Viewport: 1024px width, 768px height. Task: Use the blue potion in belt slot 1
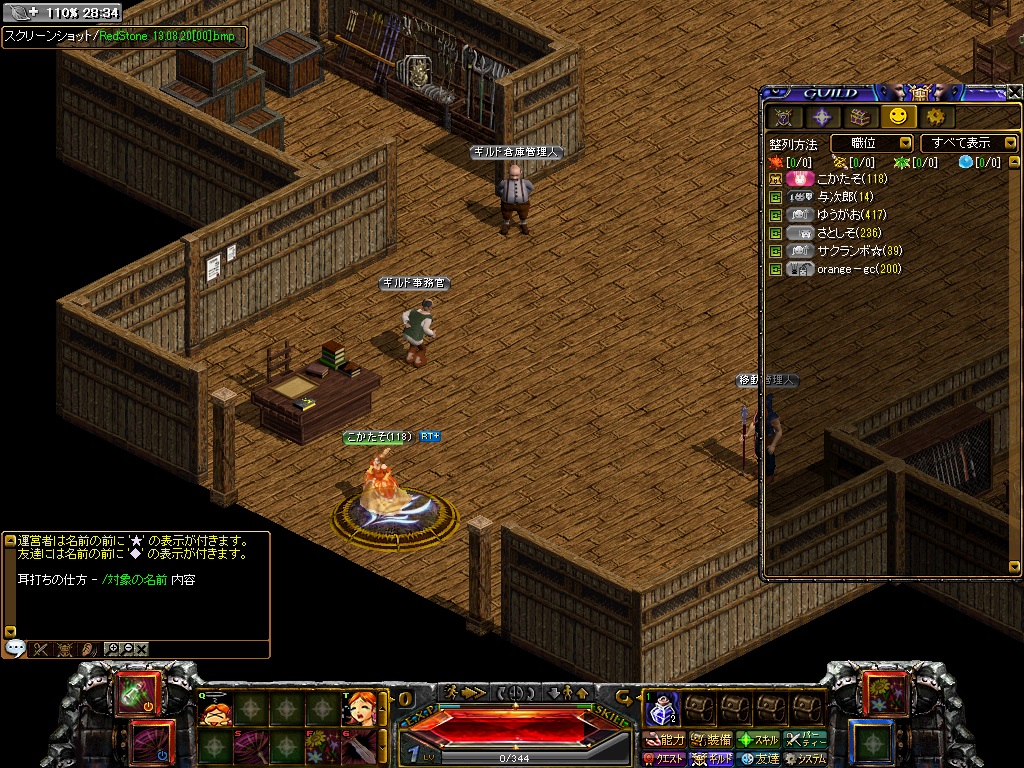pos(661,709)
